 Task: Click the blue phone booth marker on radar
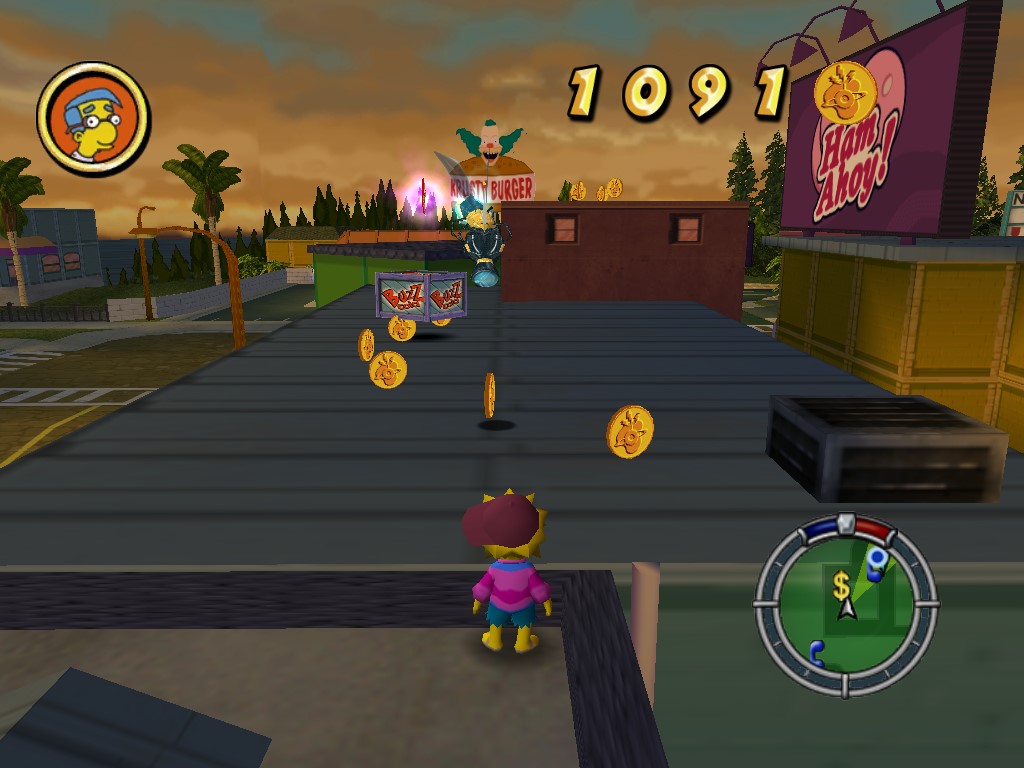(x=818, y=653)
